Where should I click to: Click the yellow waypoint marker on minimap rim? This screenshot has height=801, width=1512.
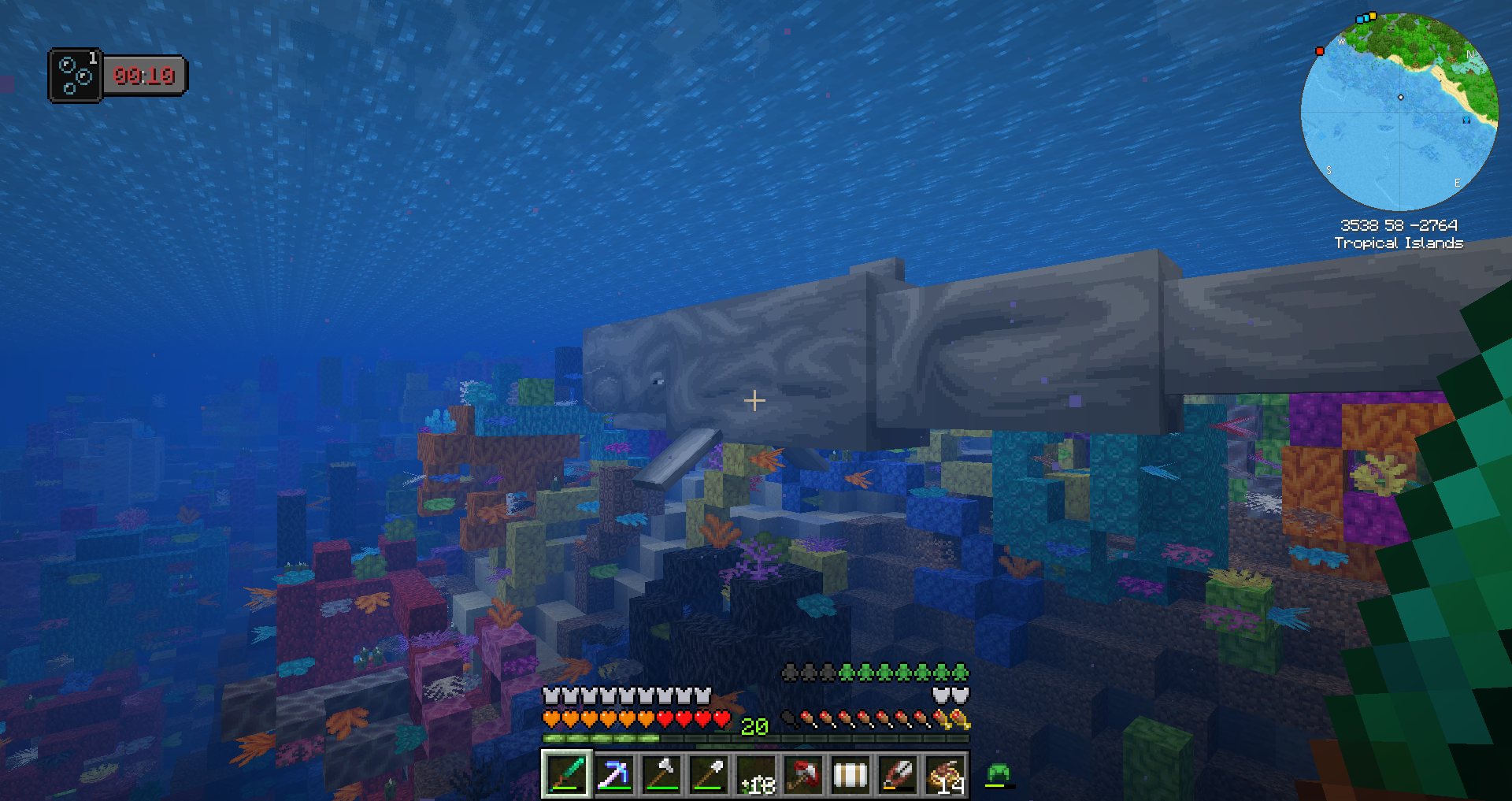[x=1373, y=15]
